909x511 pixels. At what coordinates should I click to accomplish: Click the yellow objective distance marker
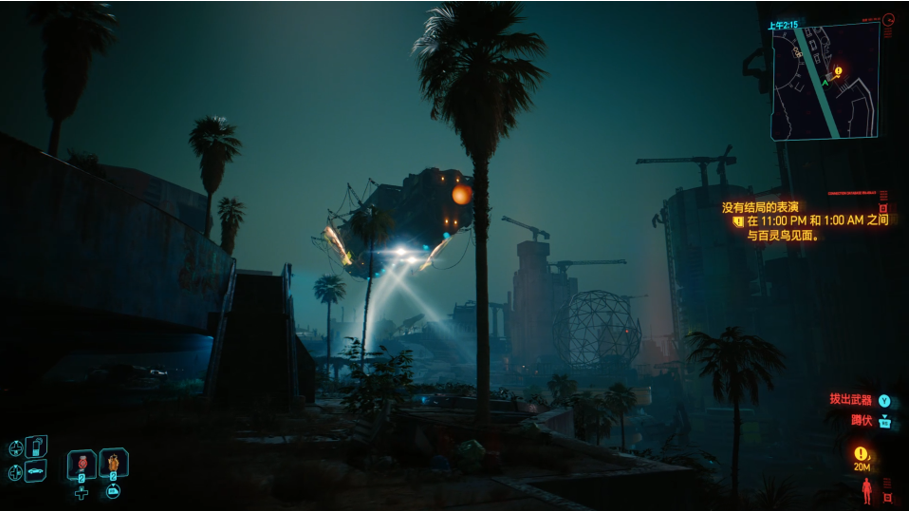pos(860,455)
